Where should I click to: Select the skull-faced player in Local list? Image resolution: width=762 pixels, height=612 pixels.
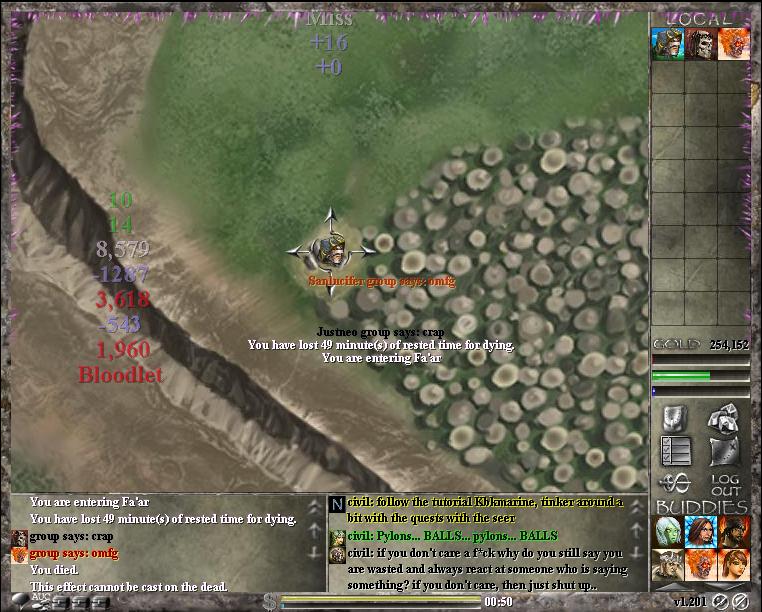click(x=700, y=45)
